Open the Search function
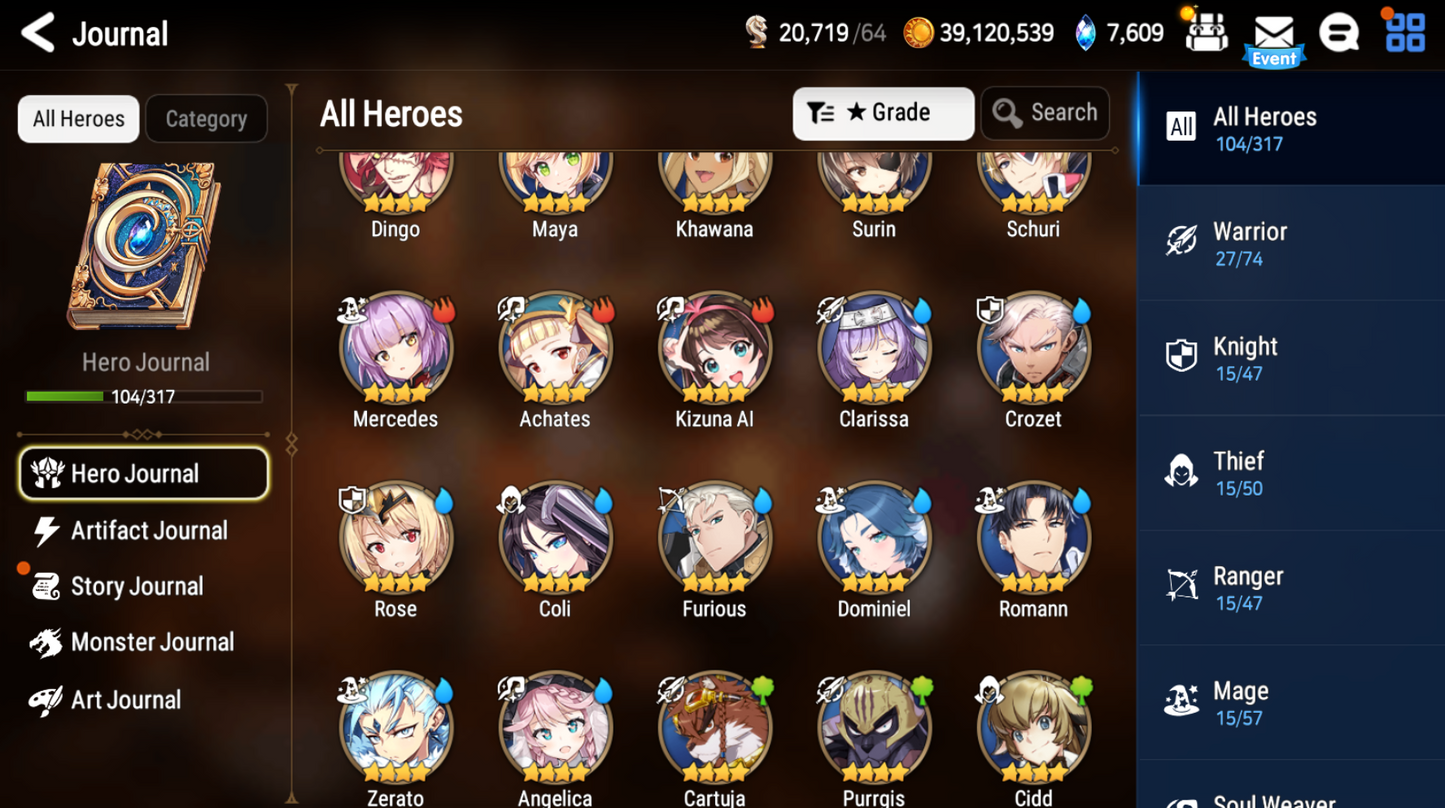Viewport: 1445px width, 808px height. pos(1044,113)
